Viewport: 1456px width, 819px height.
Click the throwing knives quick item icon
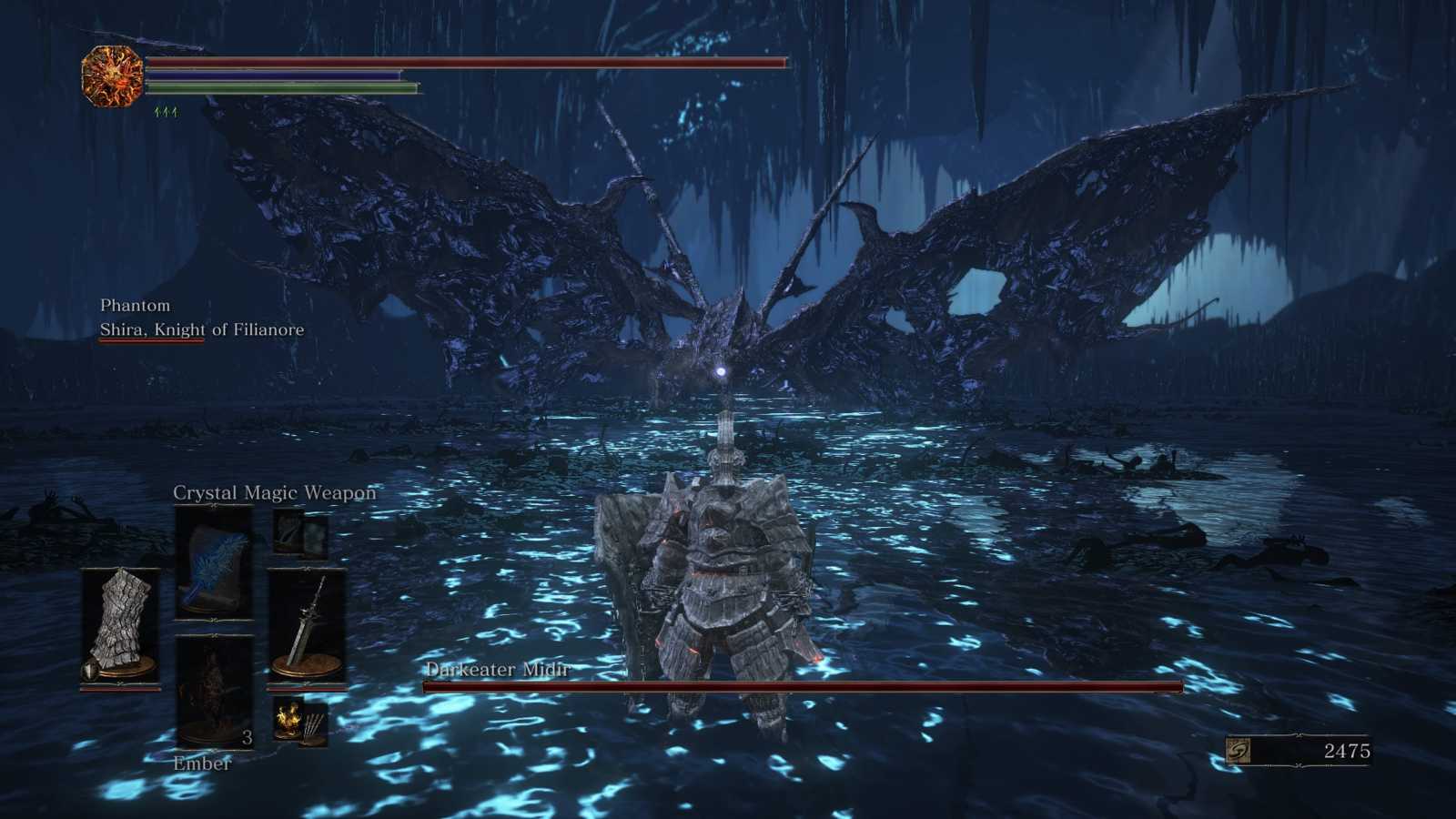point(314,725)
